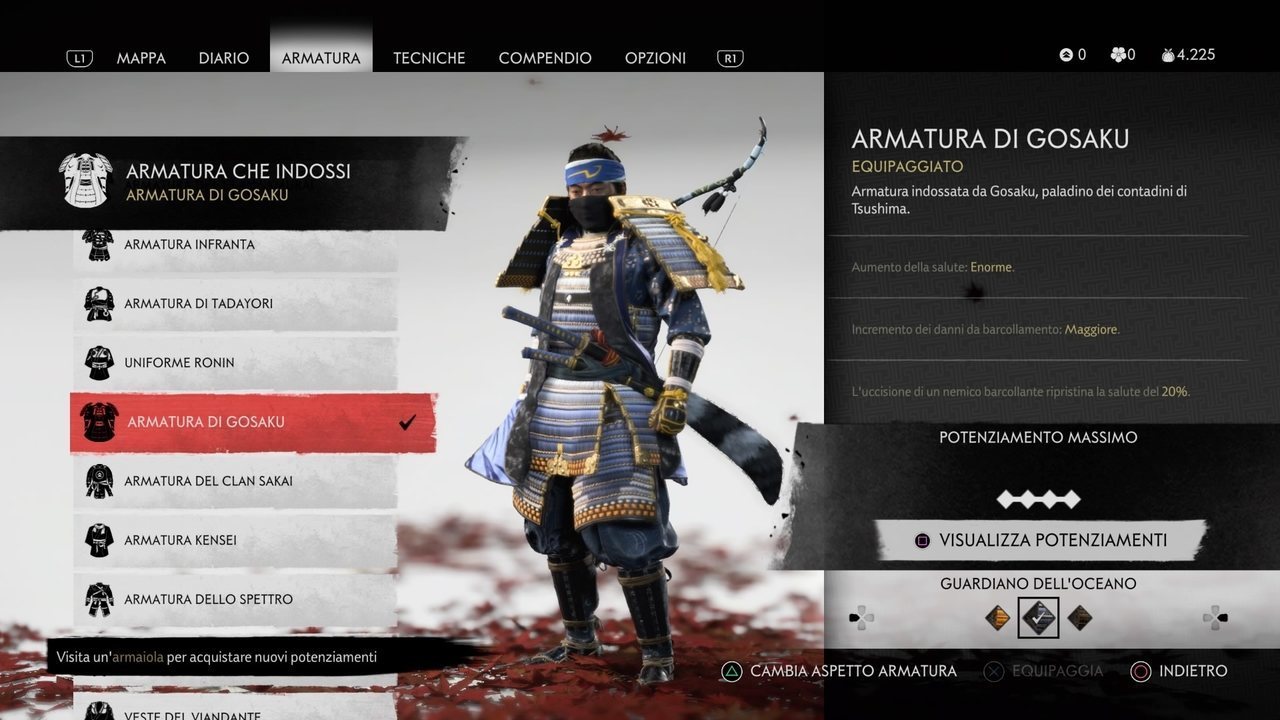Switch to the TECNICHE tab
Screen dimensions: 1280x720
pos(429,58)
